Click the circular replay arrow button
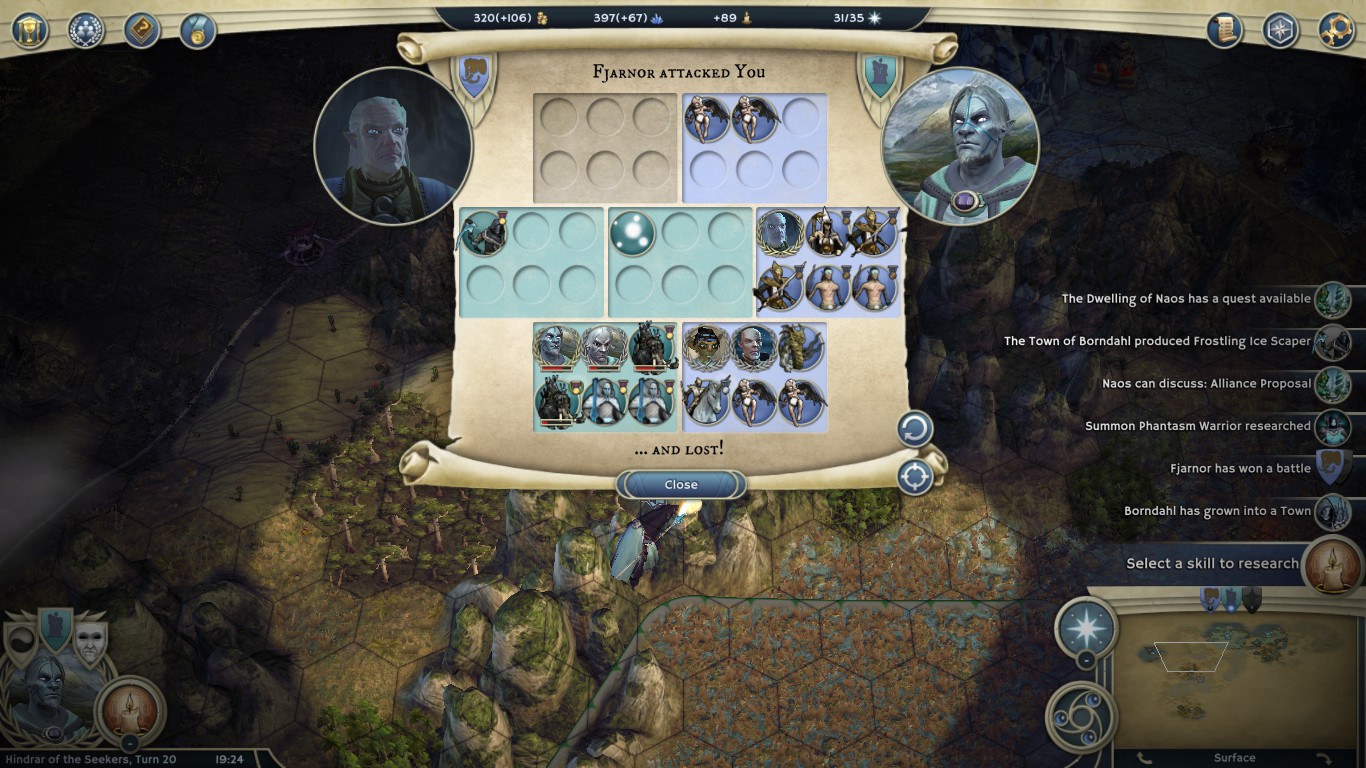Viewport: 1366px width, 768px height. pos(914,430)
